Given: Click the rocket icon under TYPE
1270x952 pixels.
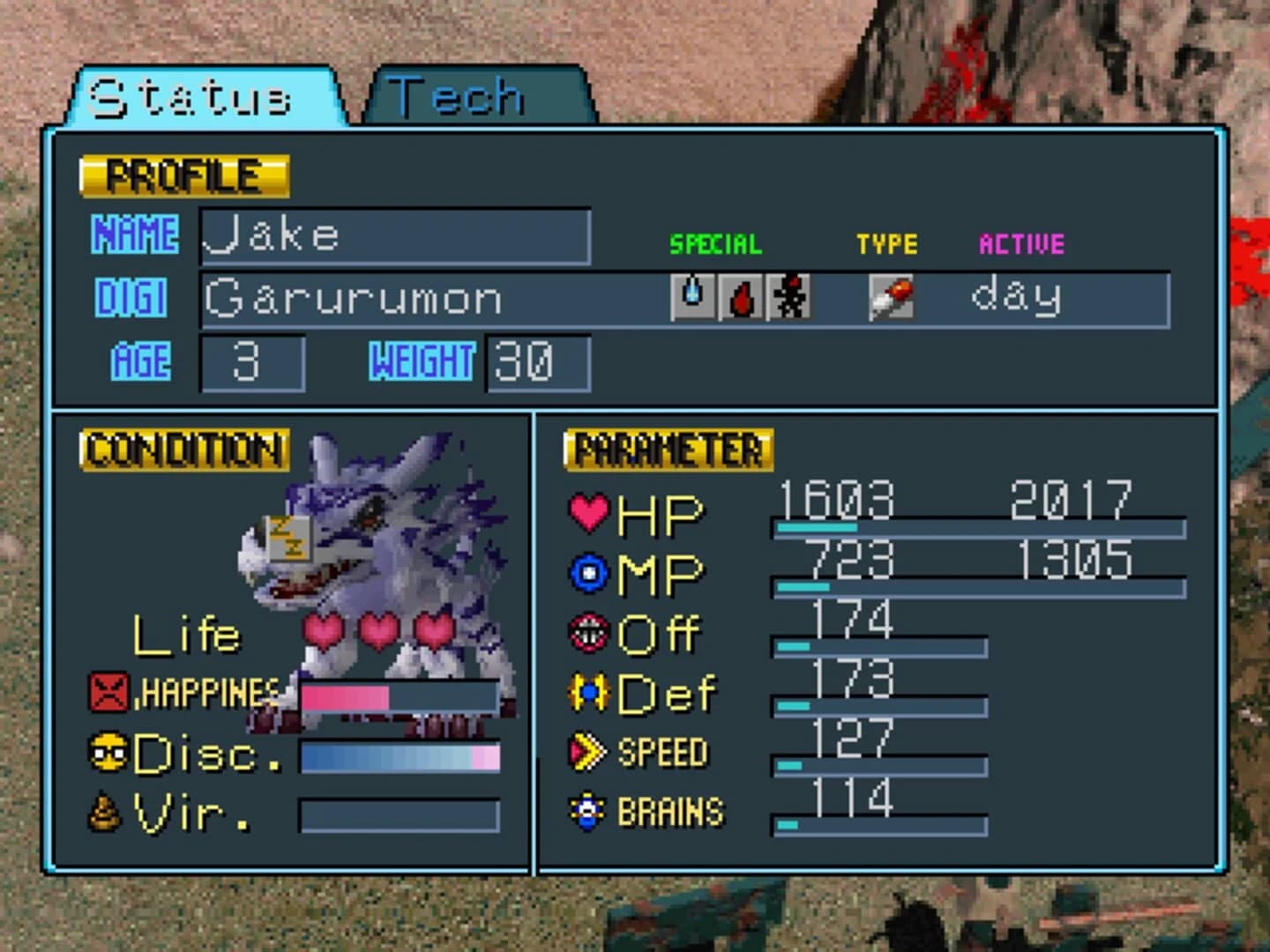Looking at the screenshot, I should [891, 297].
